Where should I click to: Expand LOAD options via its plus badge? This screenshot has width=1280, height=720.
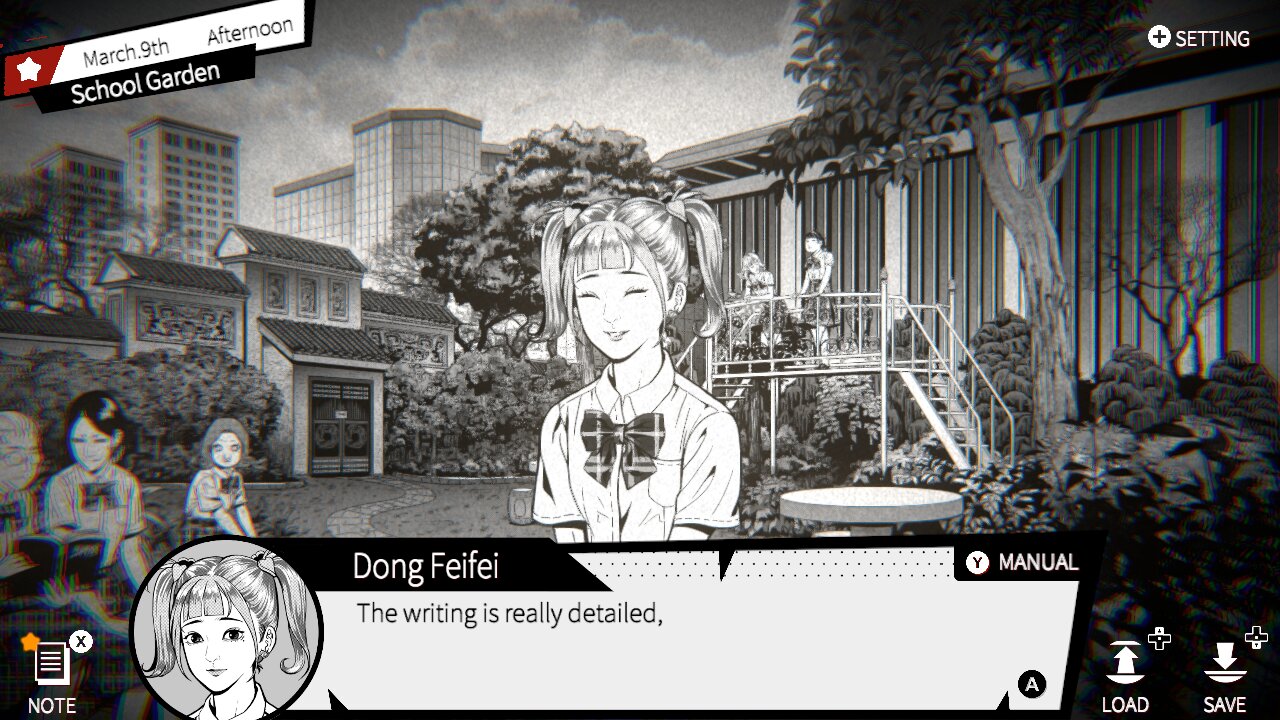(1159, 640)
